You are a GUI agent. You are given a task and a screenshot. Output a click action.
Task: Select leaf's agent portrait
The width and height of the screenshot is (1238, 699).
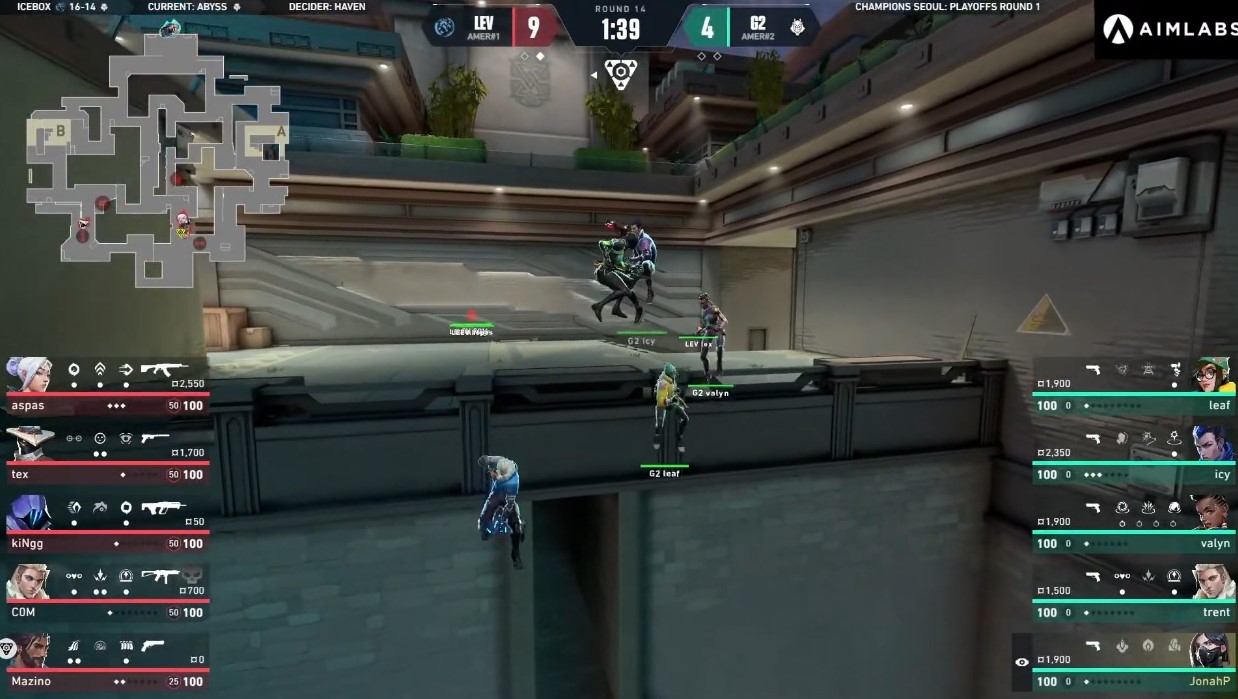(x=1211, y=375)
